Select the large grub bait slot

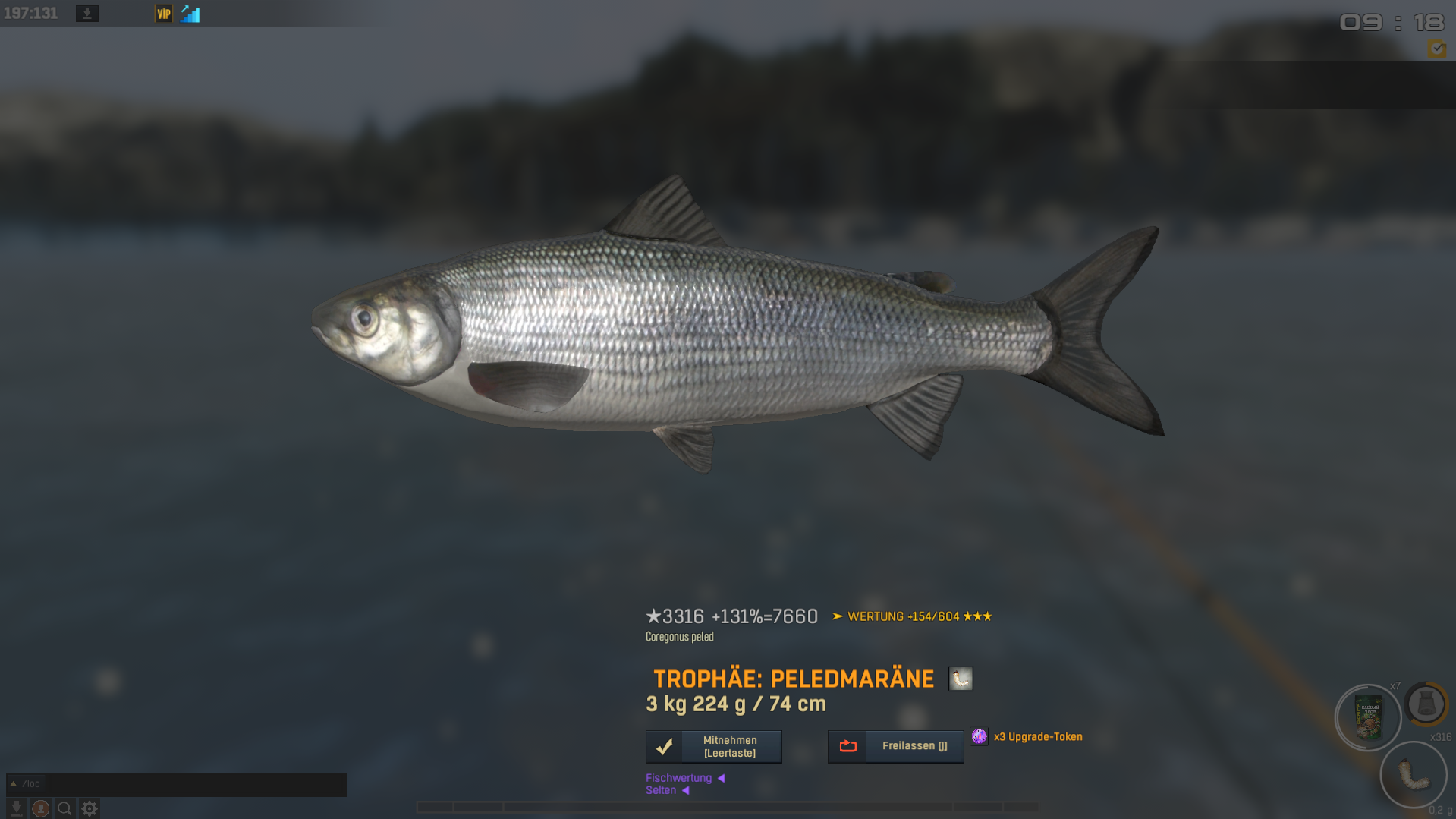pyautogui.click(x=1413, y=775)
